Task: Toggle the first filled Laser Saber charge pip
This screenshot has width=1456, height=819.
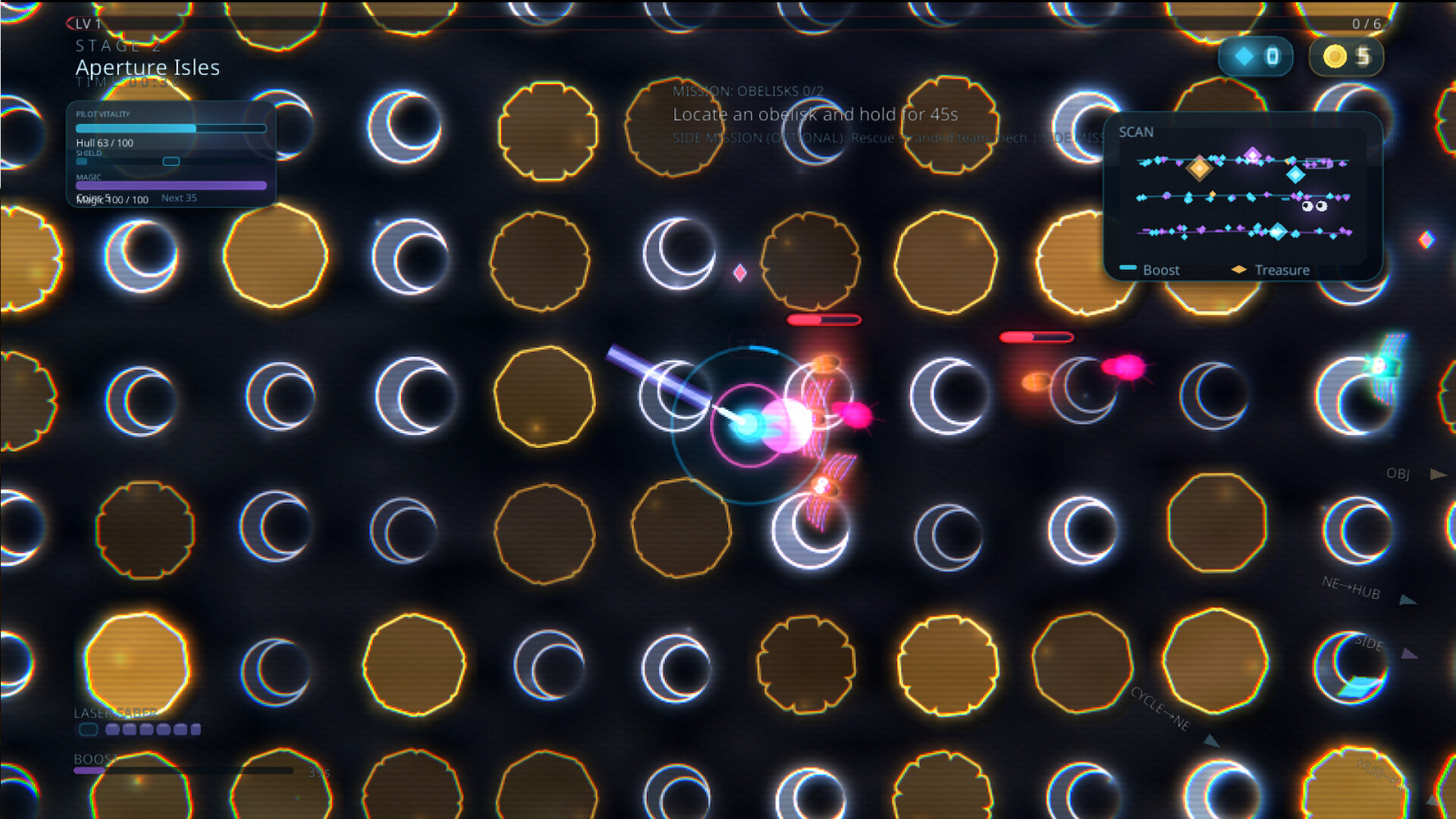Action: click(x=112, y=730)
